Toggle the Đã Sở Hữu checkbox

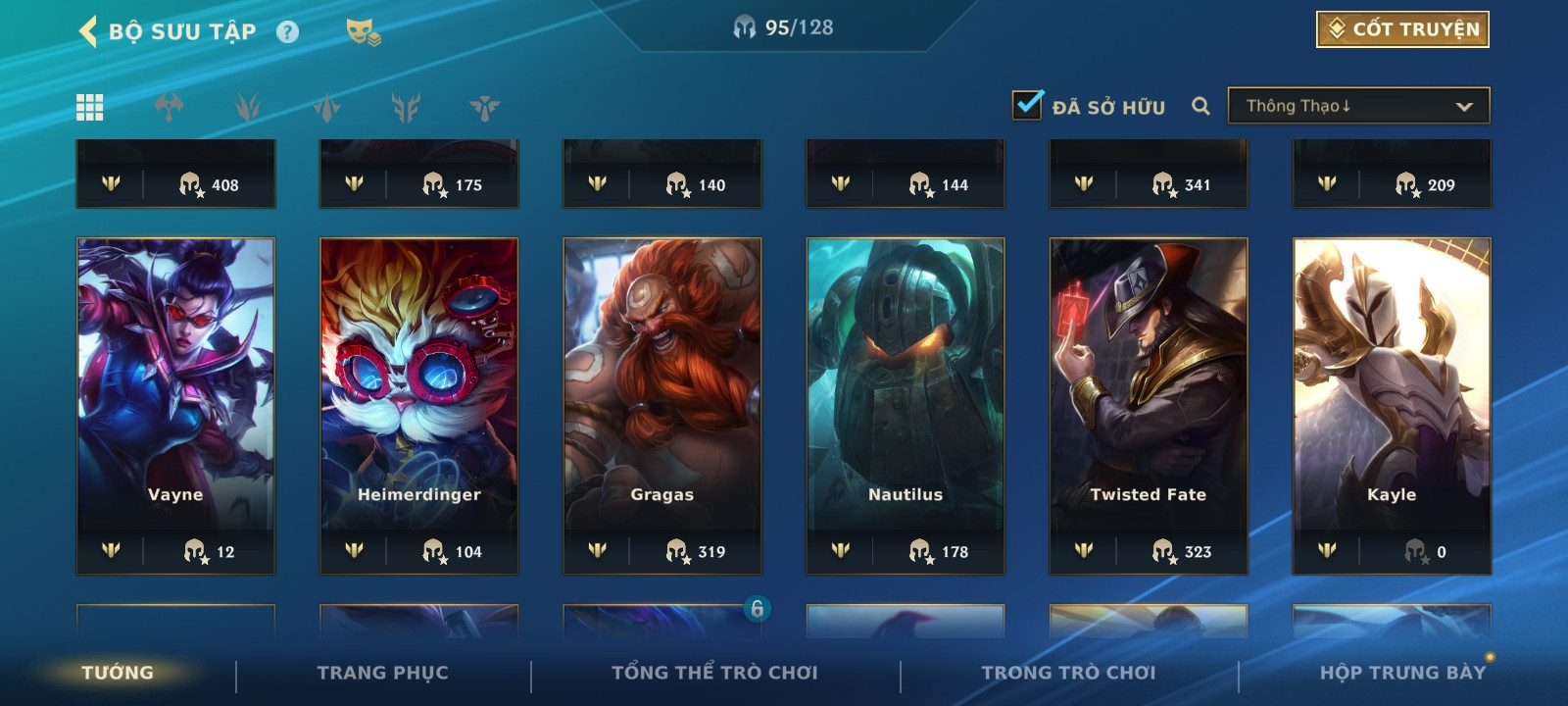(1028, 105)
